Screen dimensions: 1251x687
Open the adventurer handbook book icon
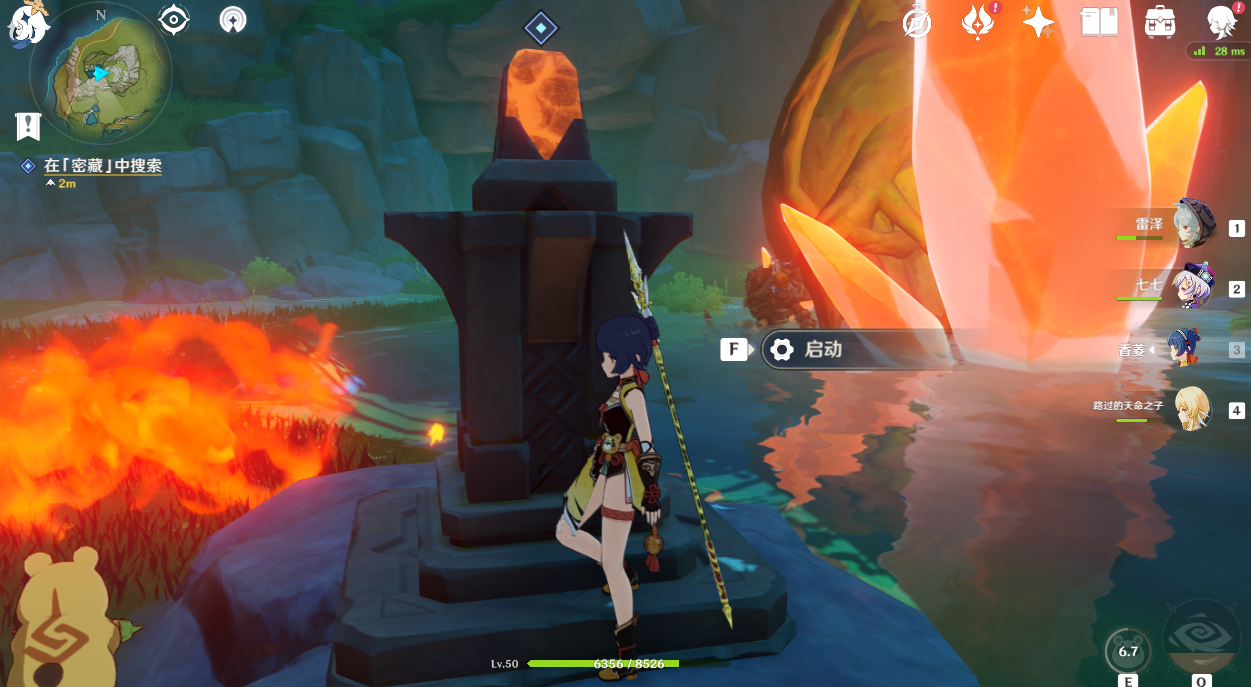[x=1099, y=21]
